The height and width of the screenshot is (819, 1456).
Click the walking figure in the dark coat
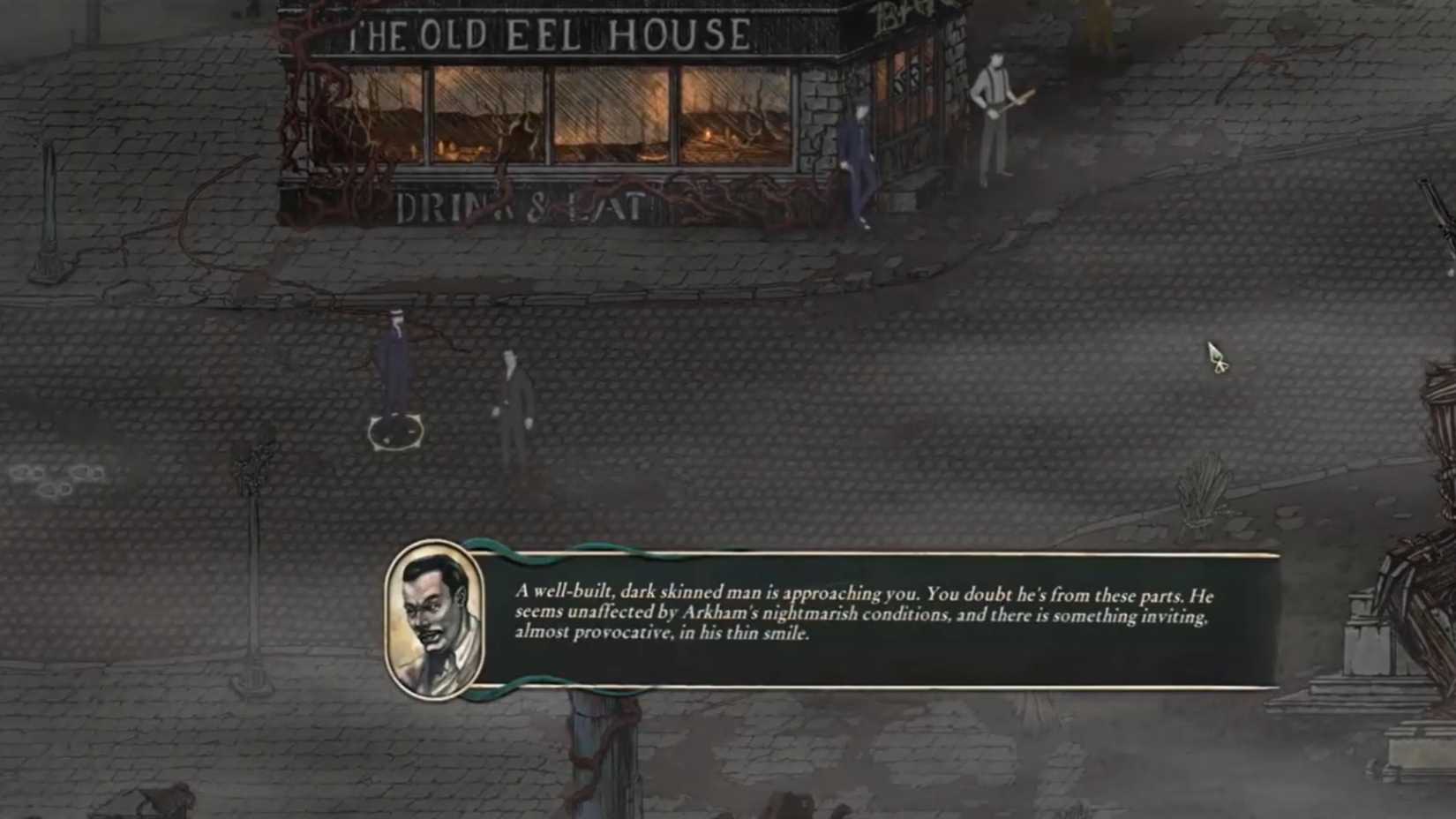[x=514, y=393]
